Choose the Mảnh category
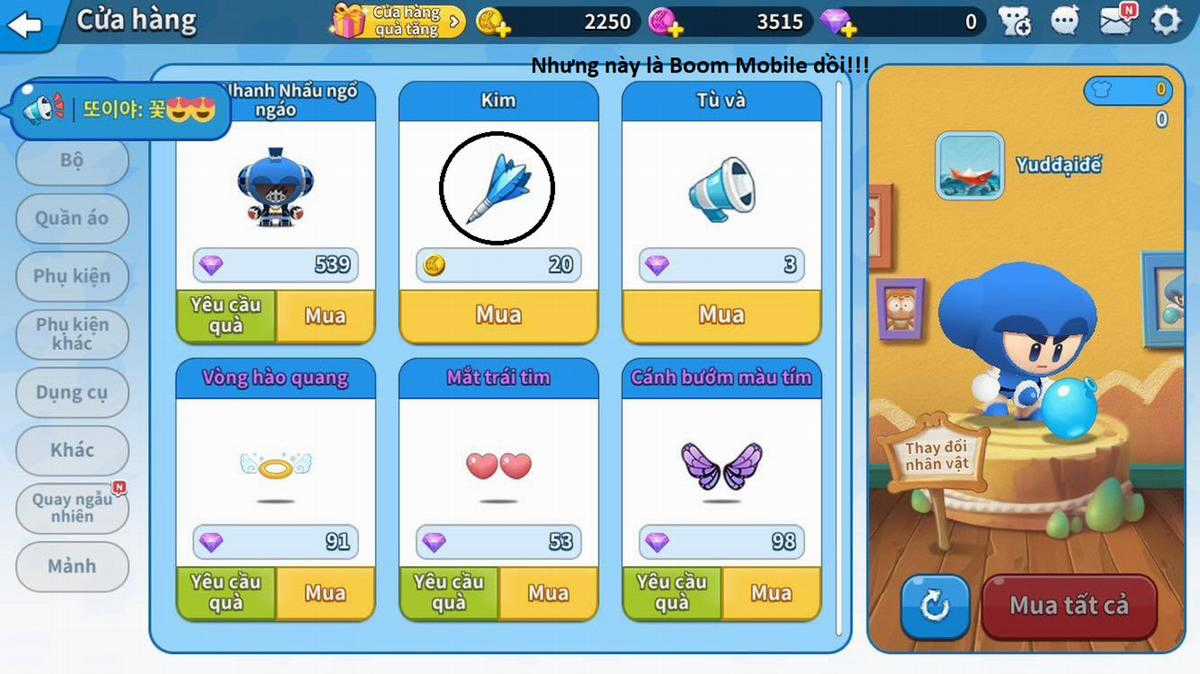Image resolution: width=1200 pixels, height=674 pixels. (x=72, y=566)
